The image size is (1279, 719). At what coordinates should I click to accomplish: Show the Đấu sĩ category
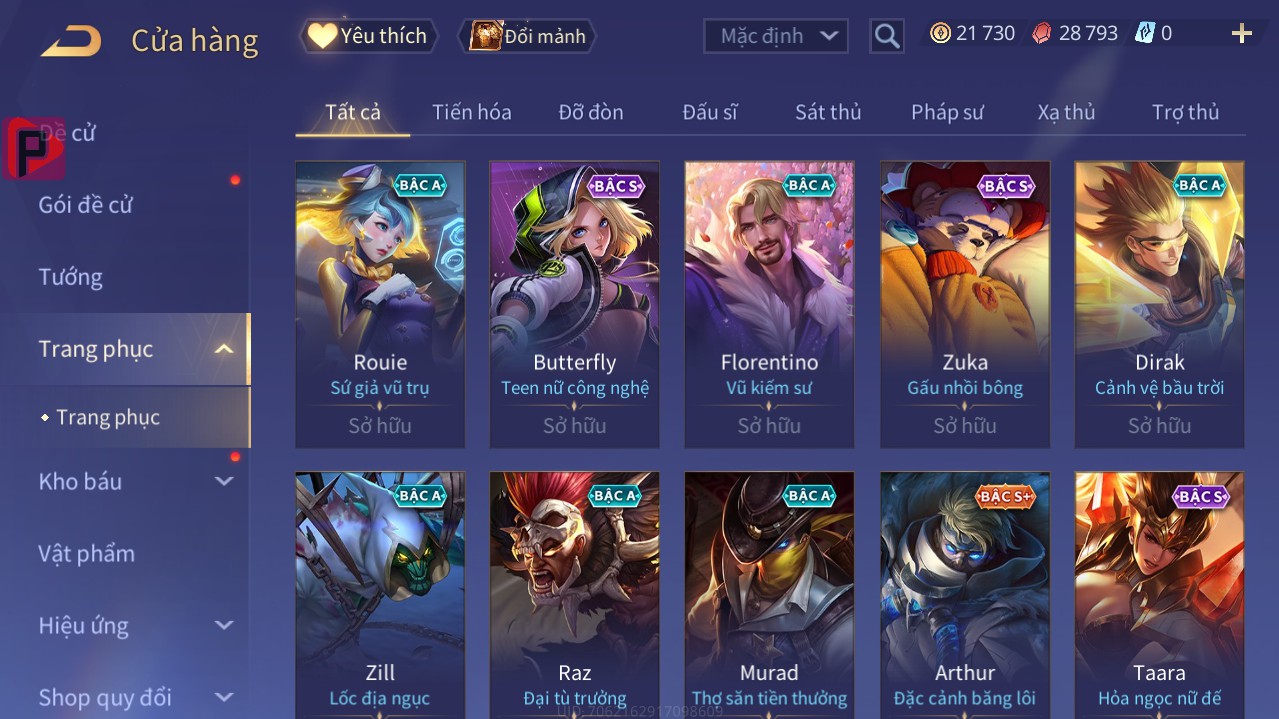[x=709, y=112]
